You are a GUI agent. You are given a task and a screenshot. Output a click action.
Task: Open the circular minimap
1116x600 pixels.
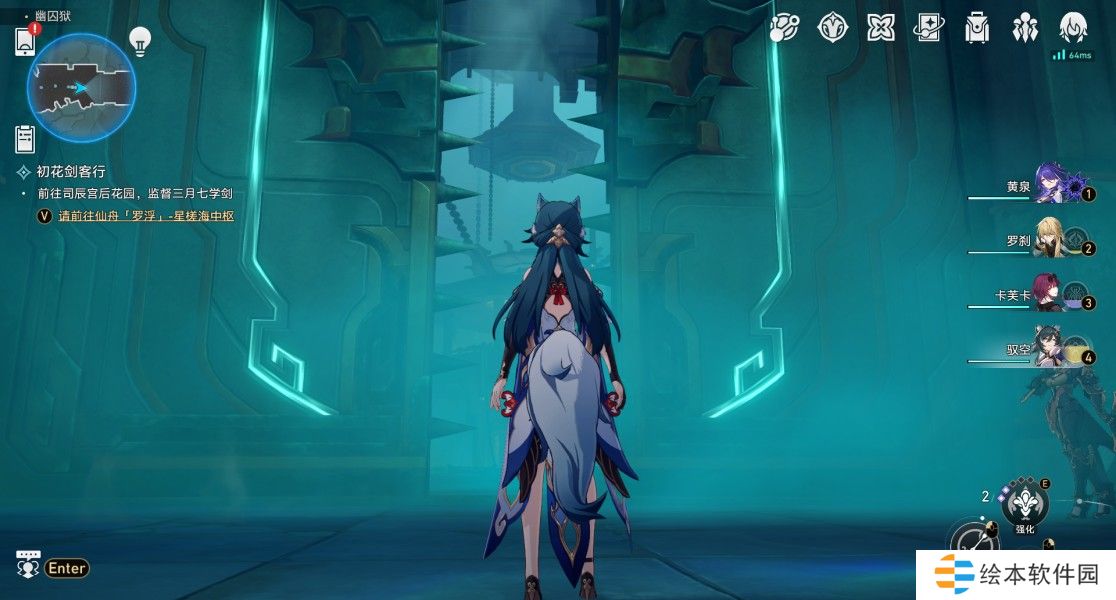(81, 88)
